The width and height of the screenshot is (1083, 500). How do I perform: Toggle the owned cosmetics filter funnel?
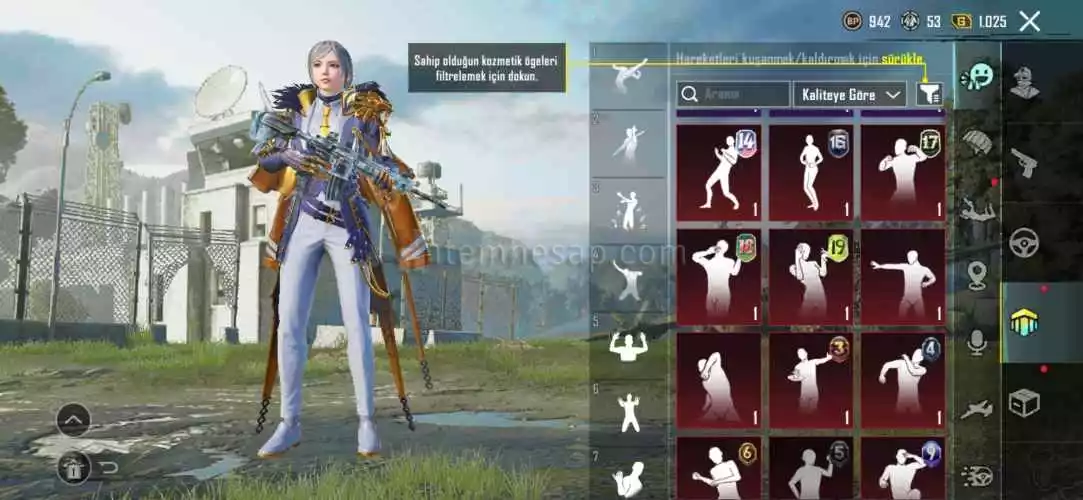pyautogui.click(x=930, y=95)
